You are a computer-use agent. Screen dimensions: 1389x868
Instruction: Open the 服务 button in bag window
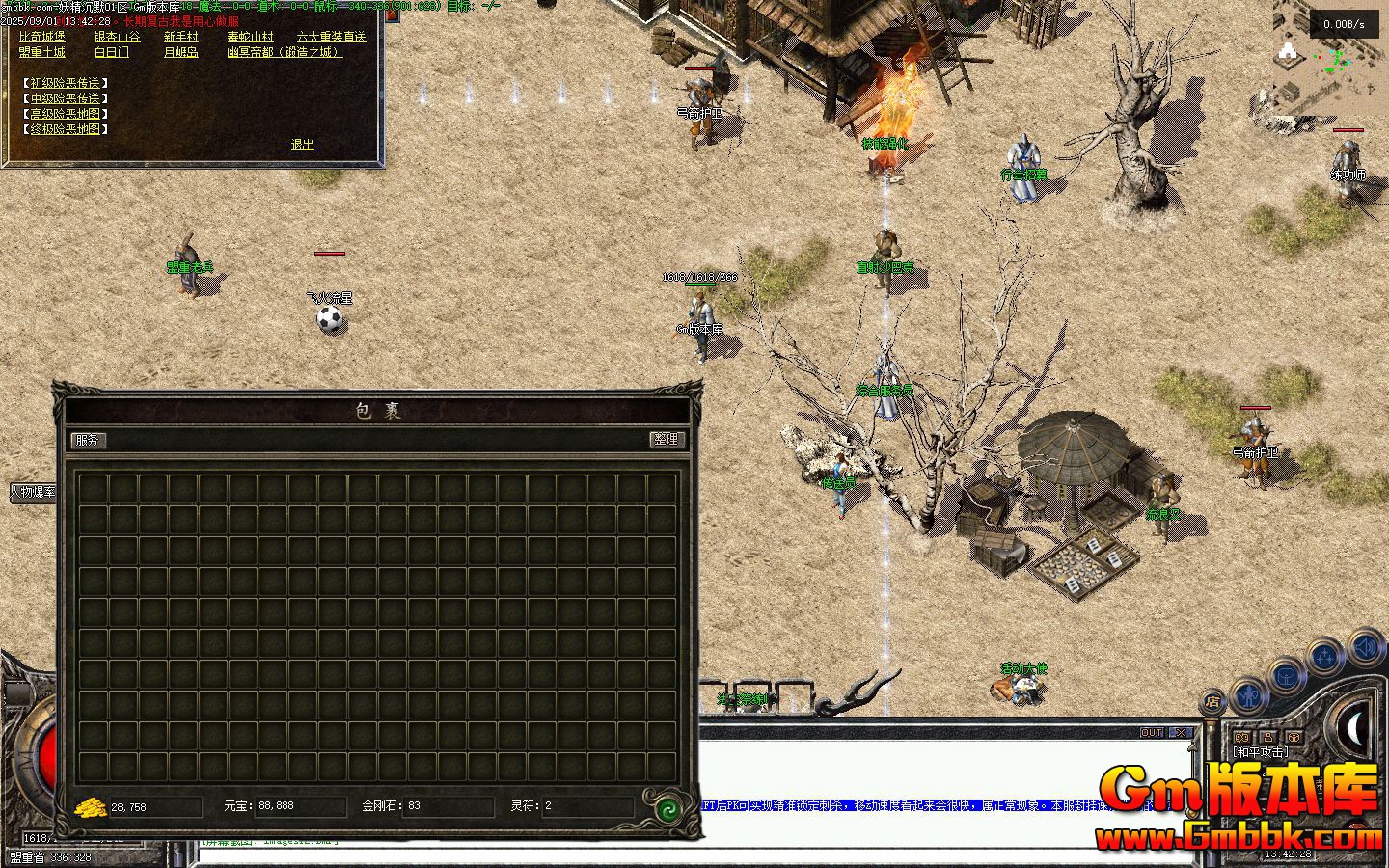pyautogui.click(x=88, y=440)
